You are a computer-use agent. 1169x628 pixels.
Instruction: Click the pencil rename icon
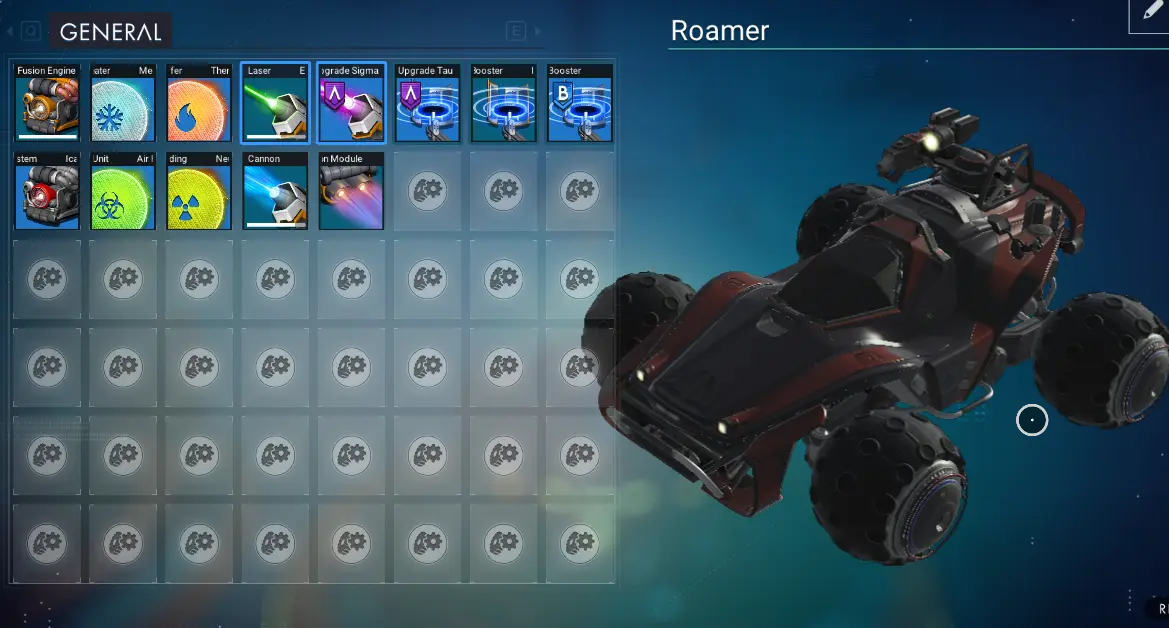click(x=1147, y=13)
